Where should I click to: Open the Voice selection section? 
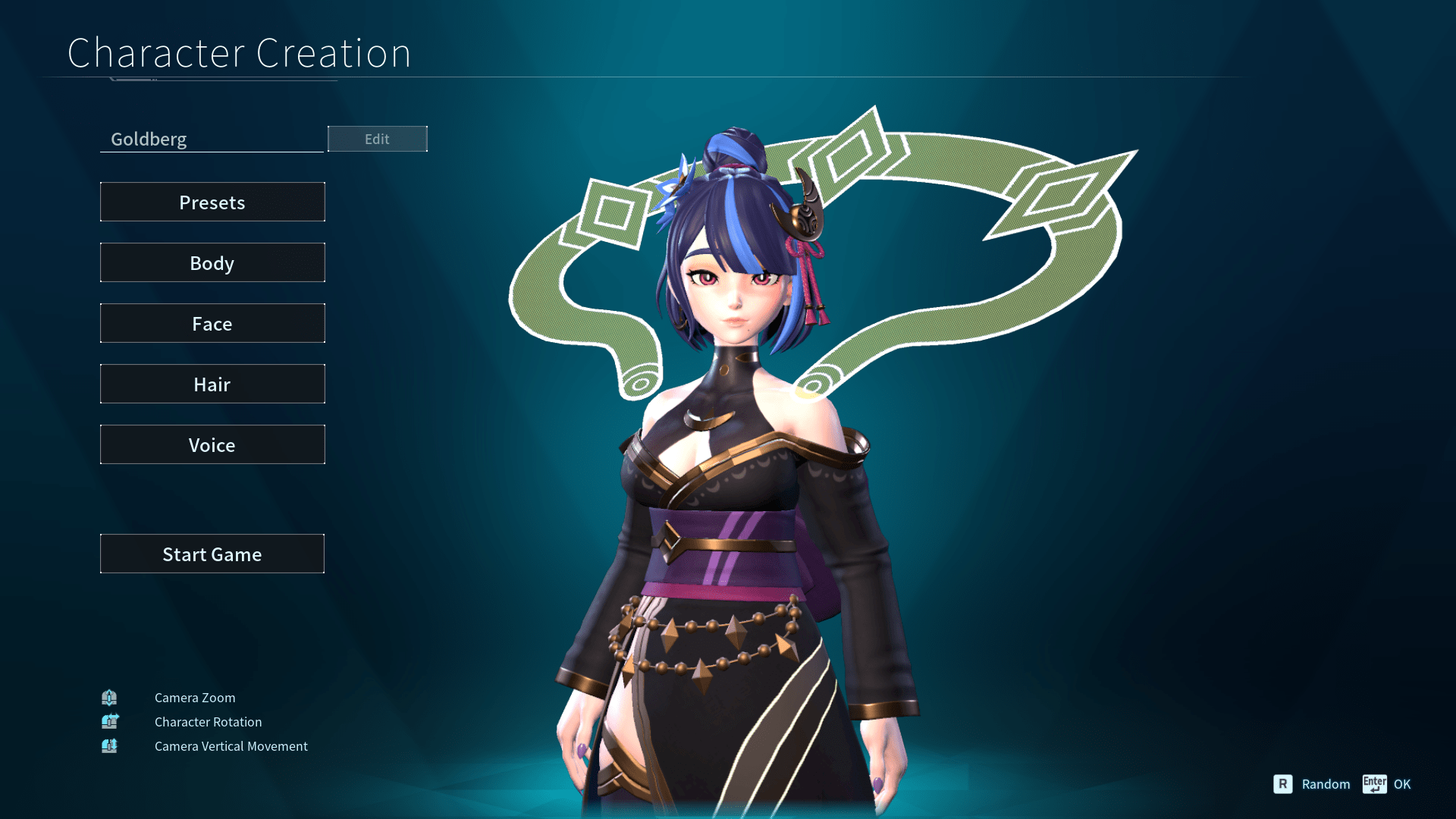pos(212,444)
